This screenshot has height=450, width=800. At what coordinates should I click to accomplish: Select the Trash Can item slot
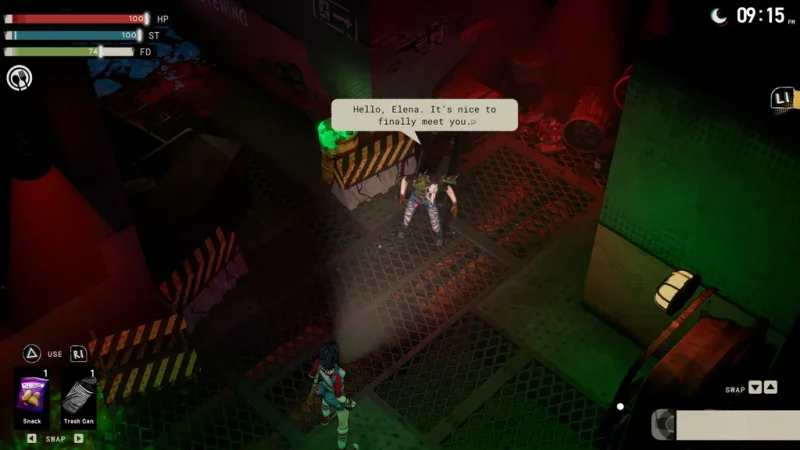(79, 400)
